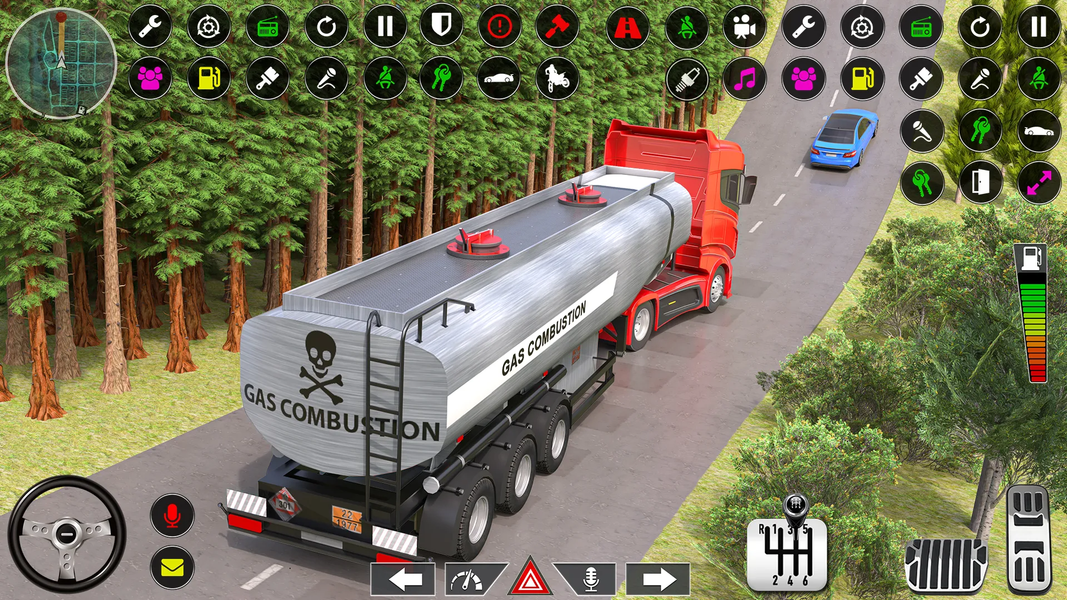The height and width of the screenshot is (600, 1067).
Task: Activate the left turn arrow
Action: [403, 578]
